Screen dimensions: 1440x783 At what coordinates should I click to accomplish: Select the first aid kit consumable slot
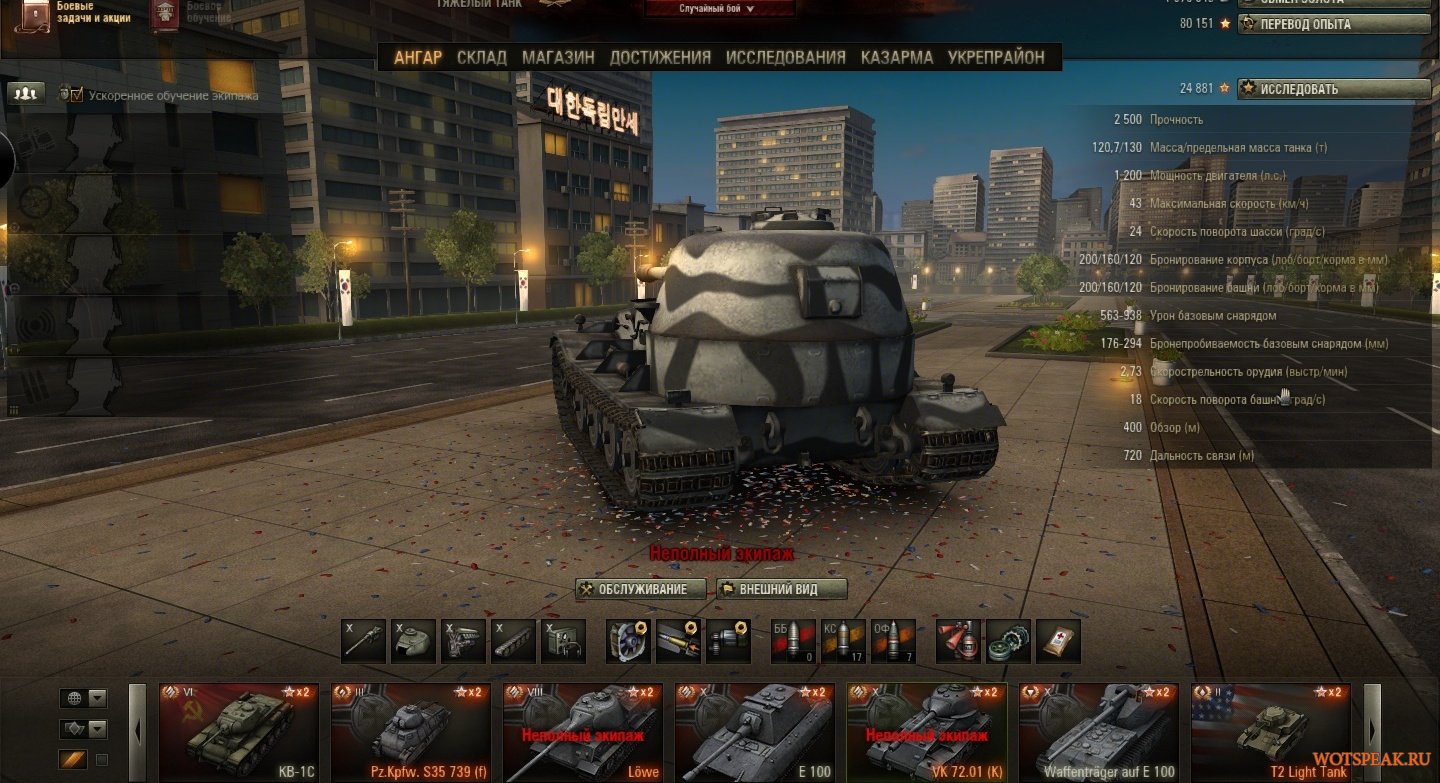[x=1058, y=642]
